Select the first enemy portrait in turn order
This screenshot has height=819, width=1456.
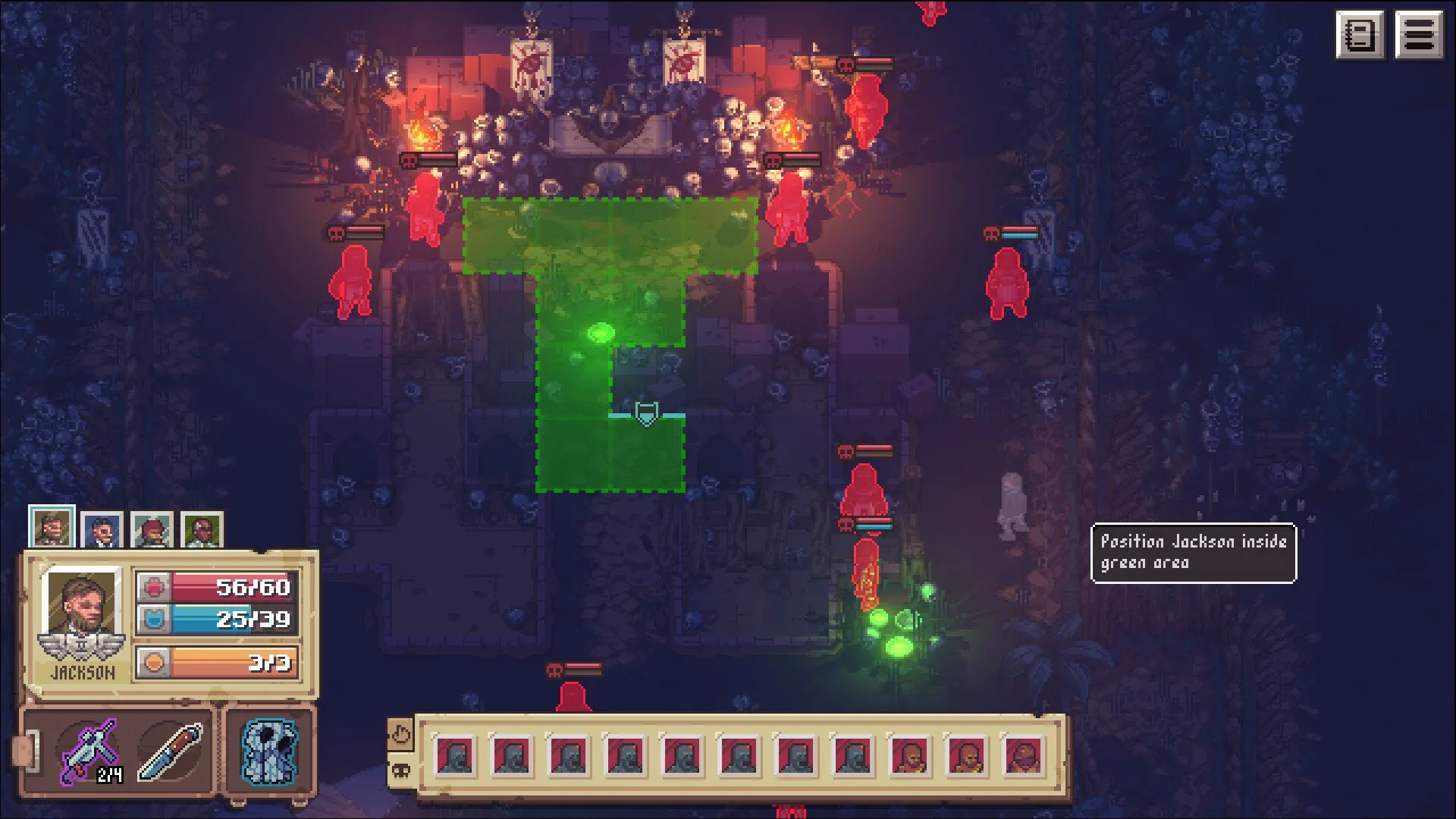(x=455, y=756)
